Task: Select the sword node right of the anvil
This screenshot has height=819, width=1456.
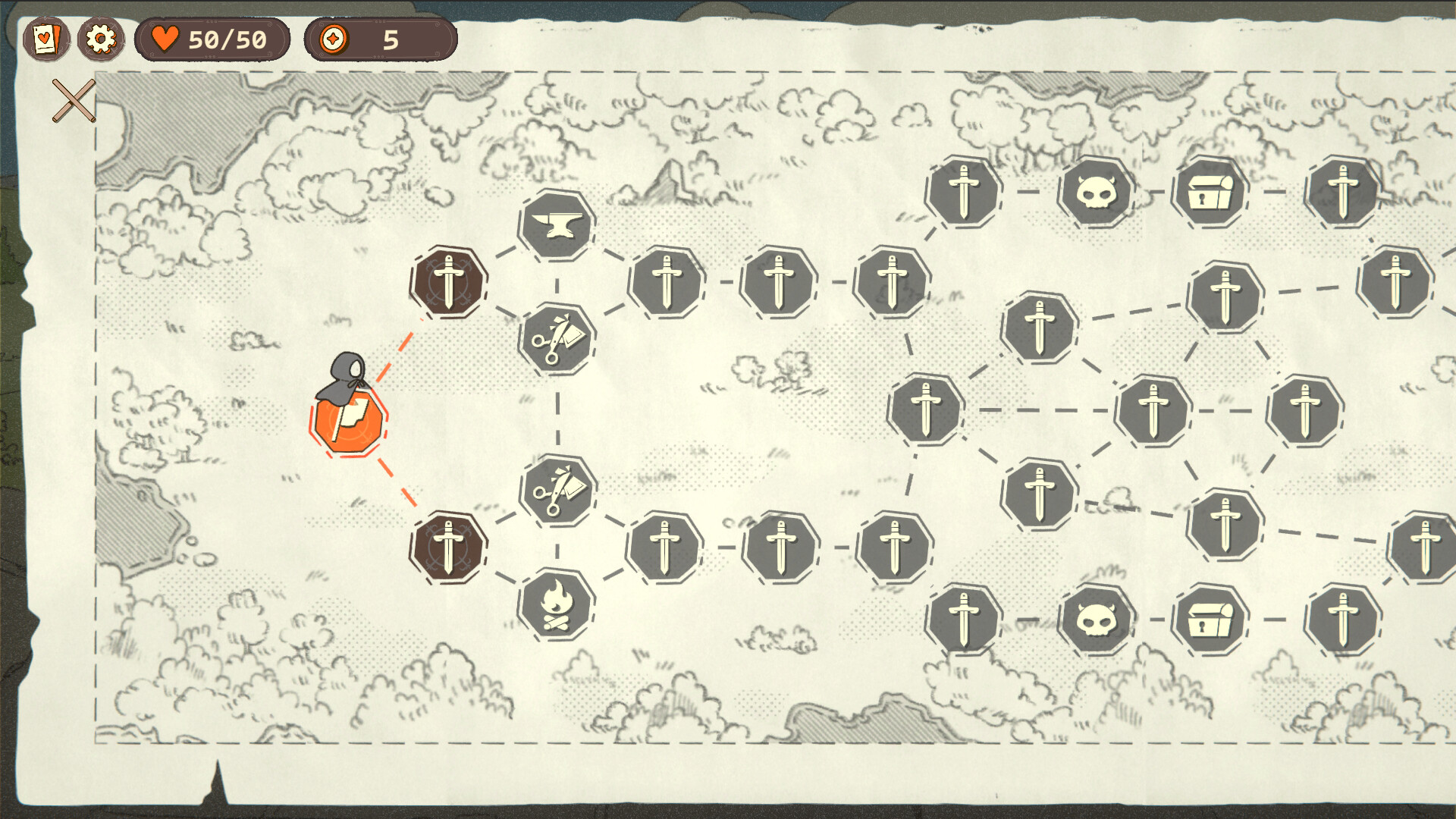Action: pyautogui.click(x=666, y=281)
